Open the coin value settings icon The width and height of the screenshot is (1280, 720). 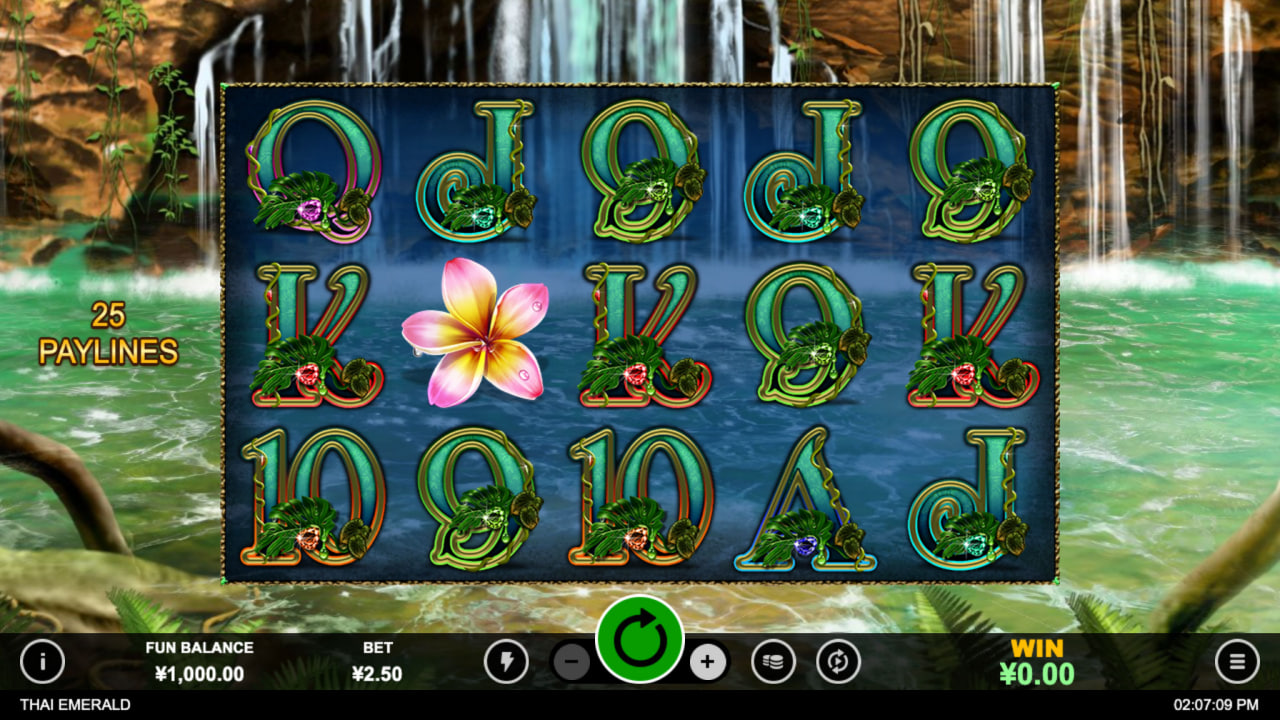(772, 662)
